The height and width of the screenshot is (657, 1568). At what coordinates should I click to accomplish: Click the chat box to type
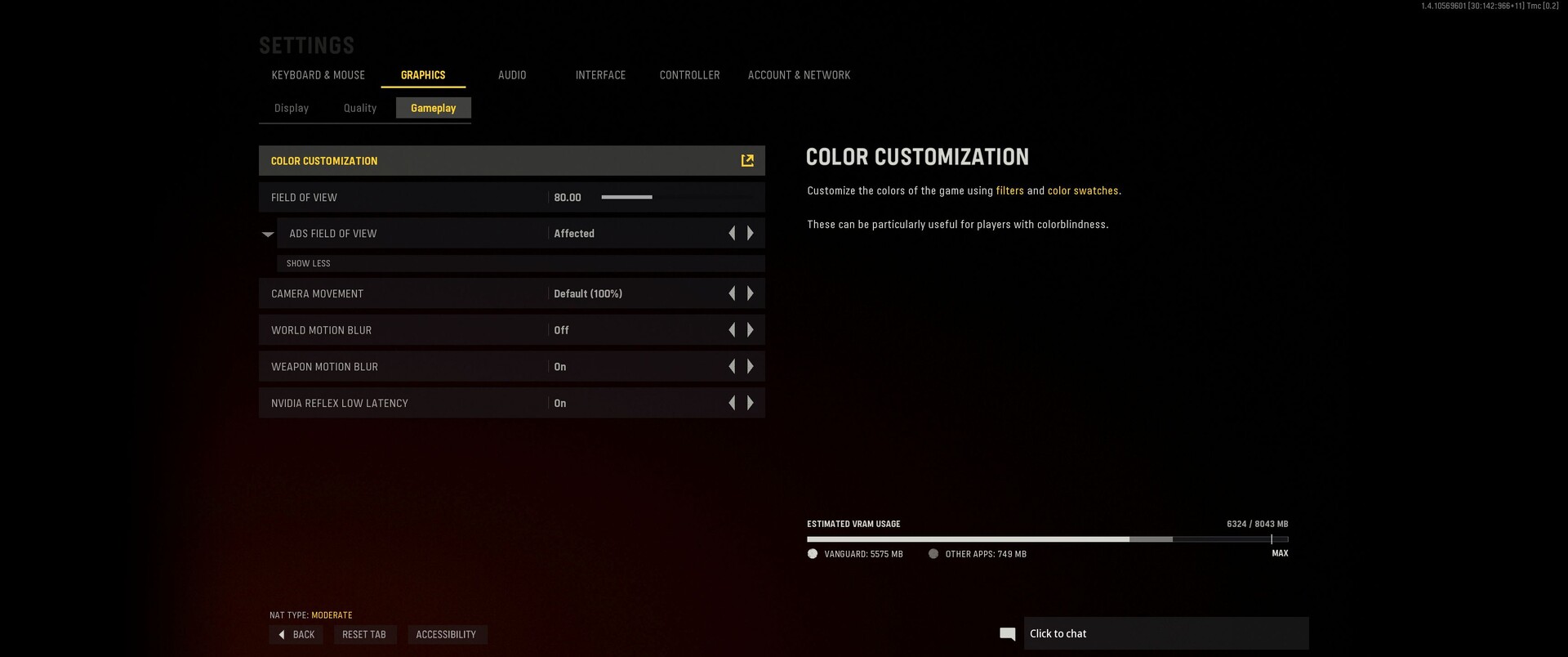pyautogui.click(x=1165, y=633)
